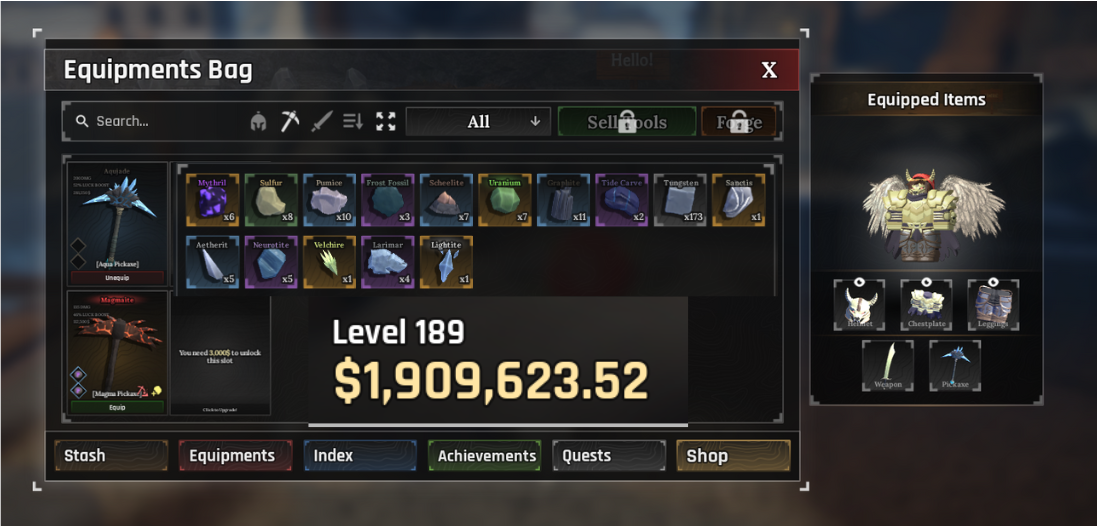
Task: Show the Achievements tab
Action: [485, 455]
